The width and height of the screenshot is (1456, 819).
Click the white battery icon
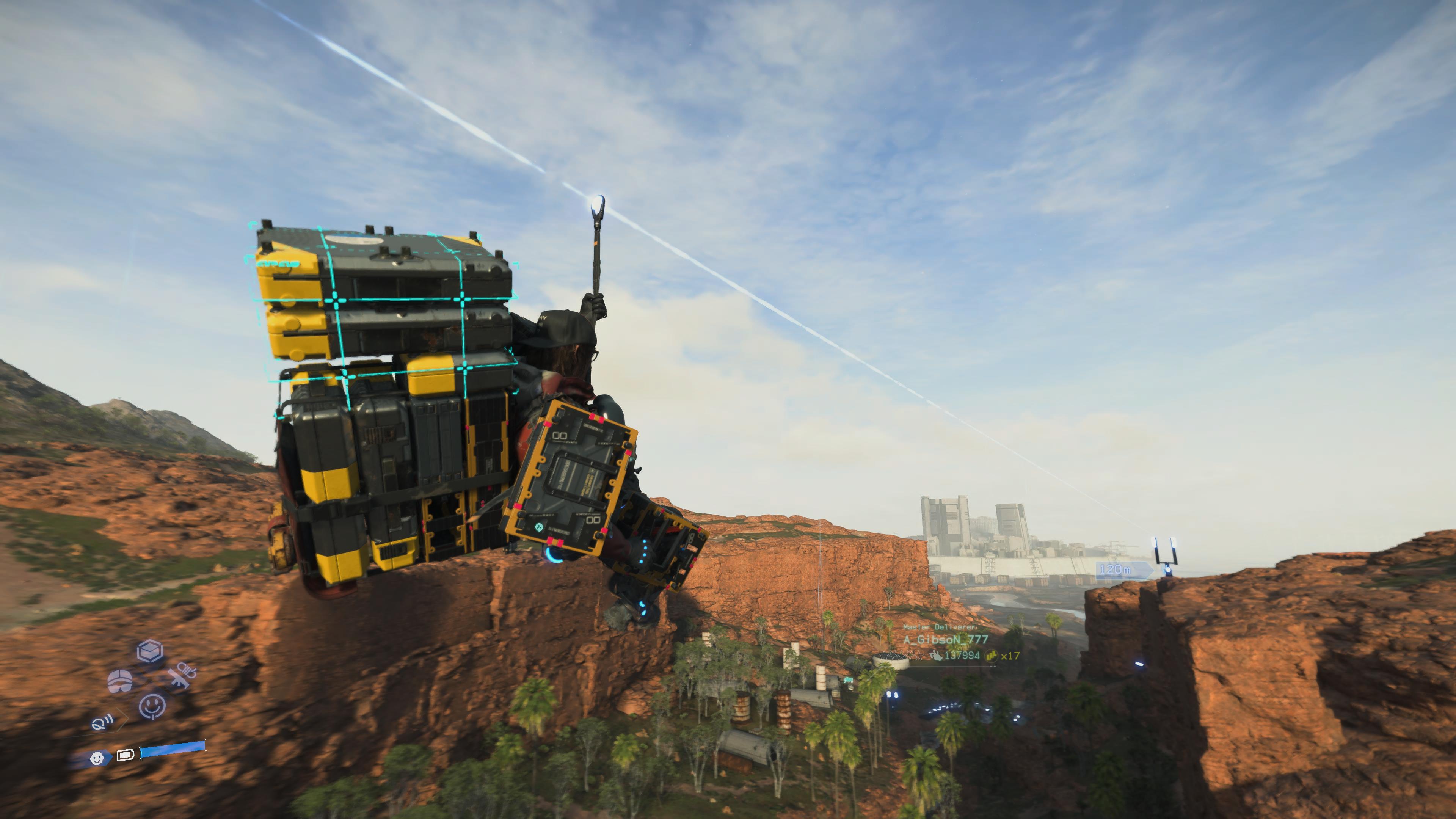[x=125, y=755]
